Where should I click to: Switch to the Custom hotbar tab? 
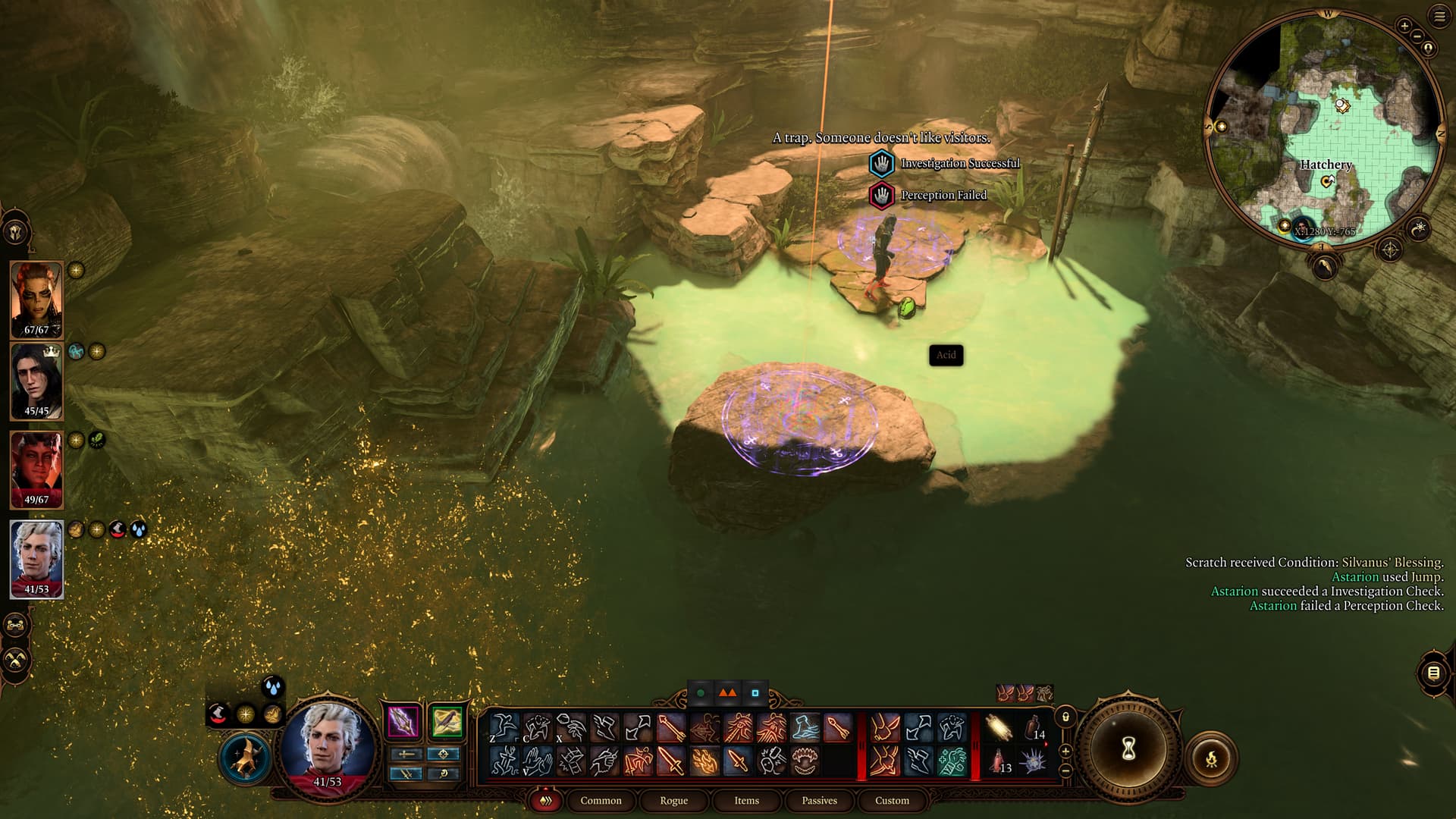tap(892, 800)
